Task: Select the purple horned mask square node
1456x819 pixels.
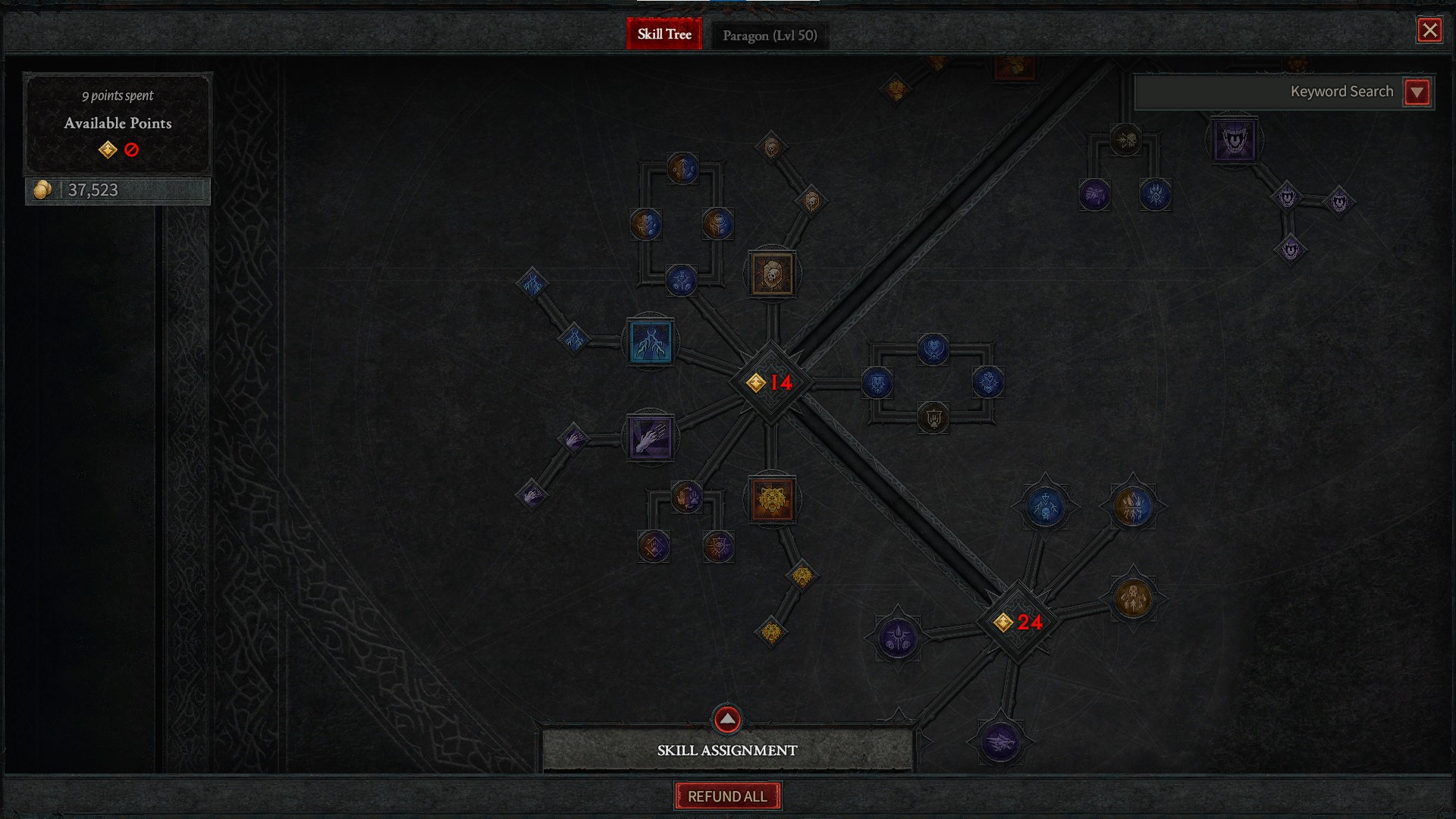Action: [1234, 140]
